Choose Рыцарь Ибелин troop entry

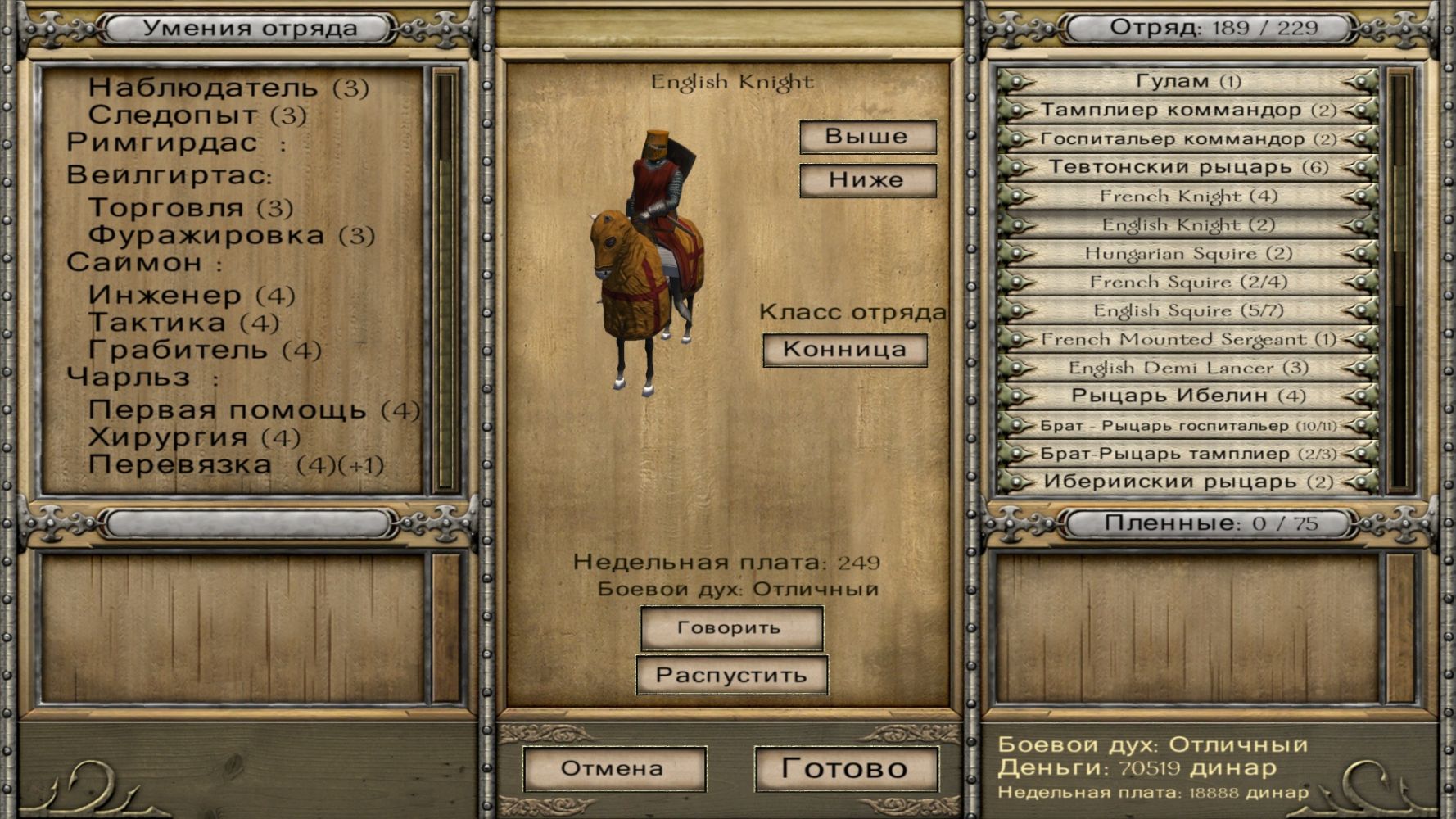pos(1187,396)
